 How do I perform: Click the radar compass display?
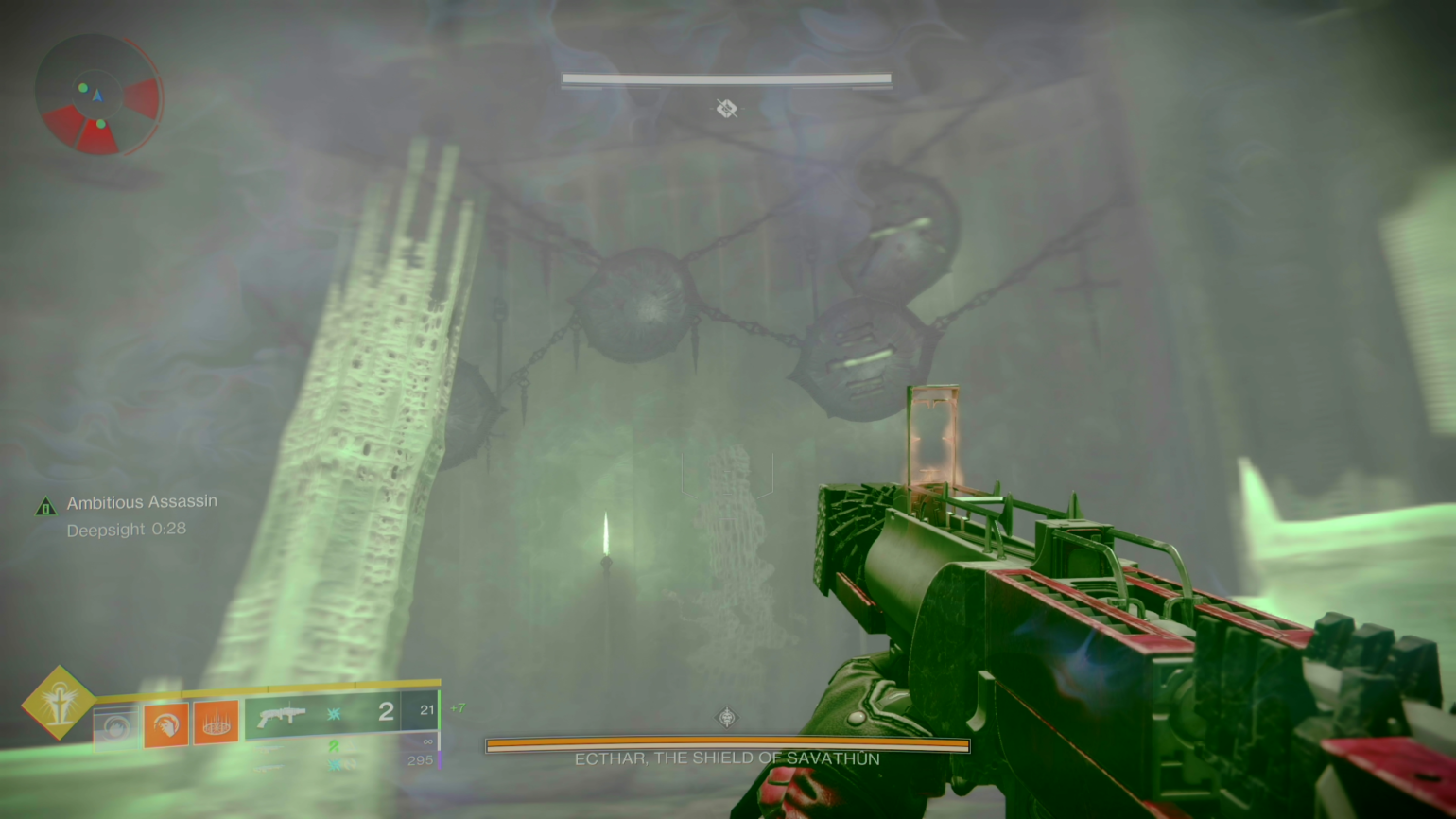tap(99, 95)
